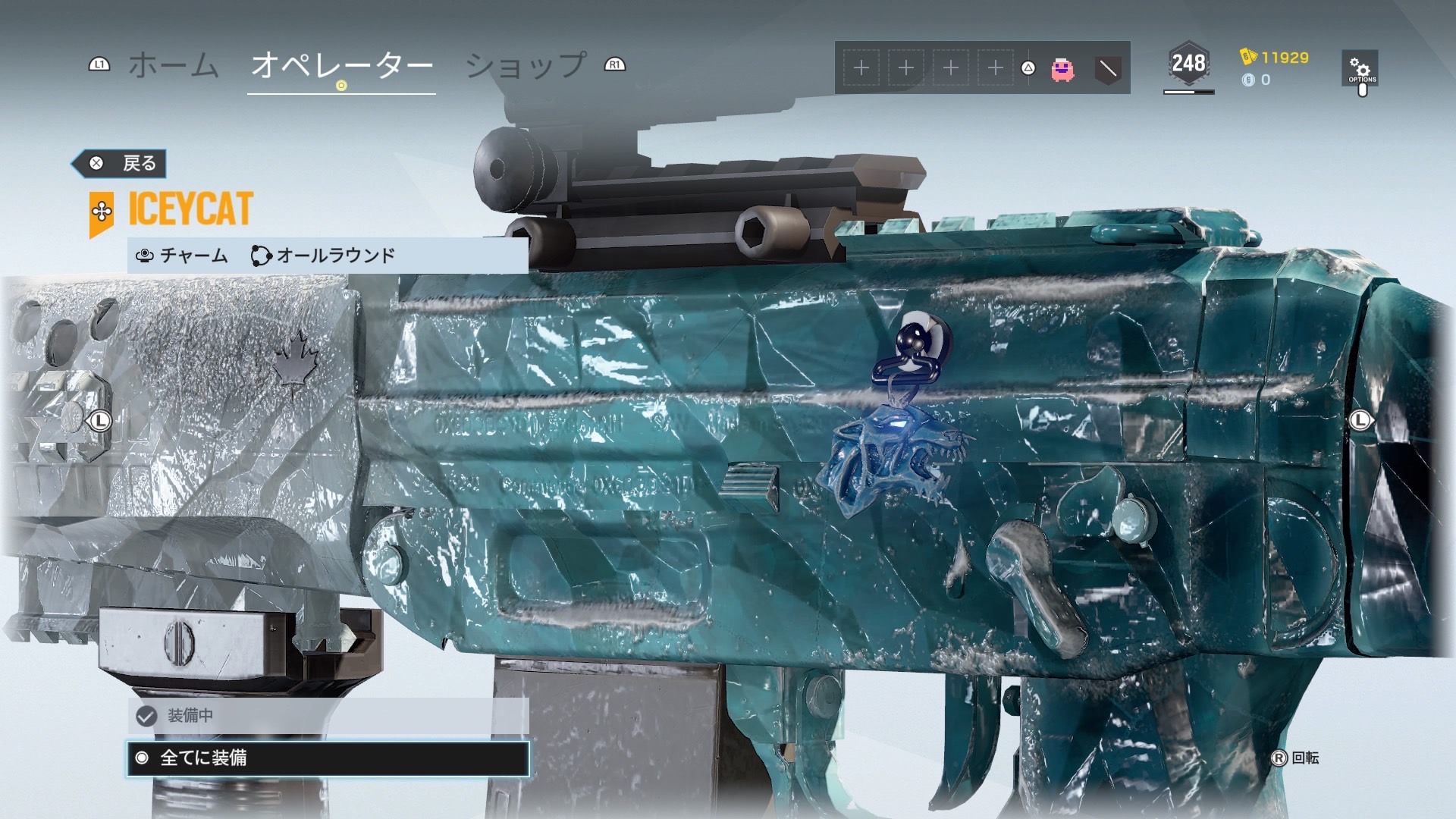This screenshot has width=1456, height=819.
Task: Click the R6 credits coin icon
Action: (1247, 80)
